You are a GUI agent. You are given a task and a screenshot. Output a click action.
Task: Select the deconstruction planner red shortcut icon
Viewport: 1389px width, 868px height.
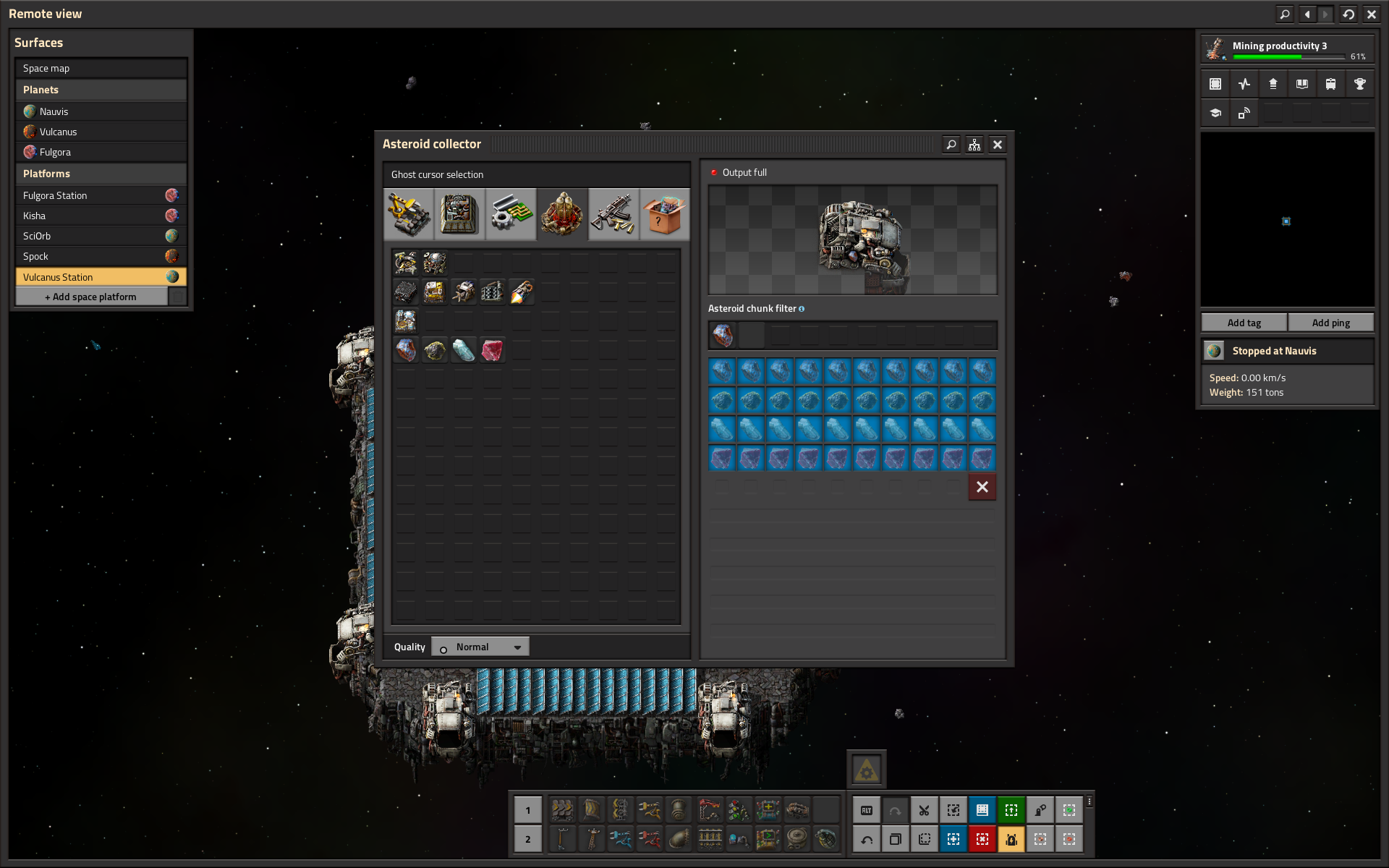982,839
